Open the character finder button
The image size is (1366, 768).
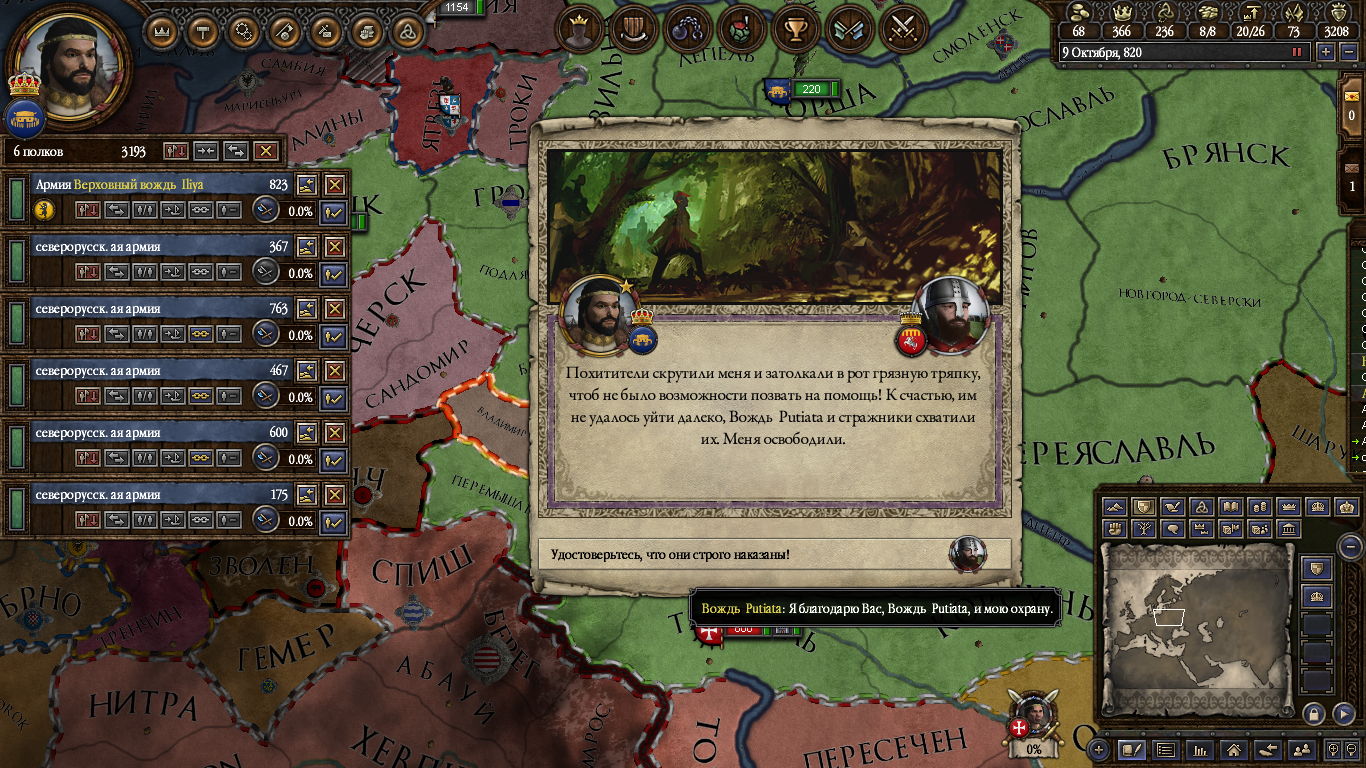(x=1301, y=748)
